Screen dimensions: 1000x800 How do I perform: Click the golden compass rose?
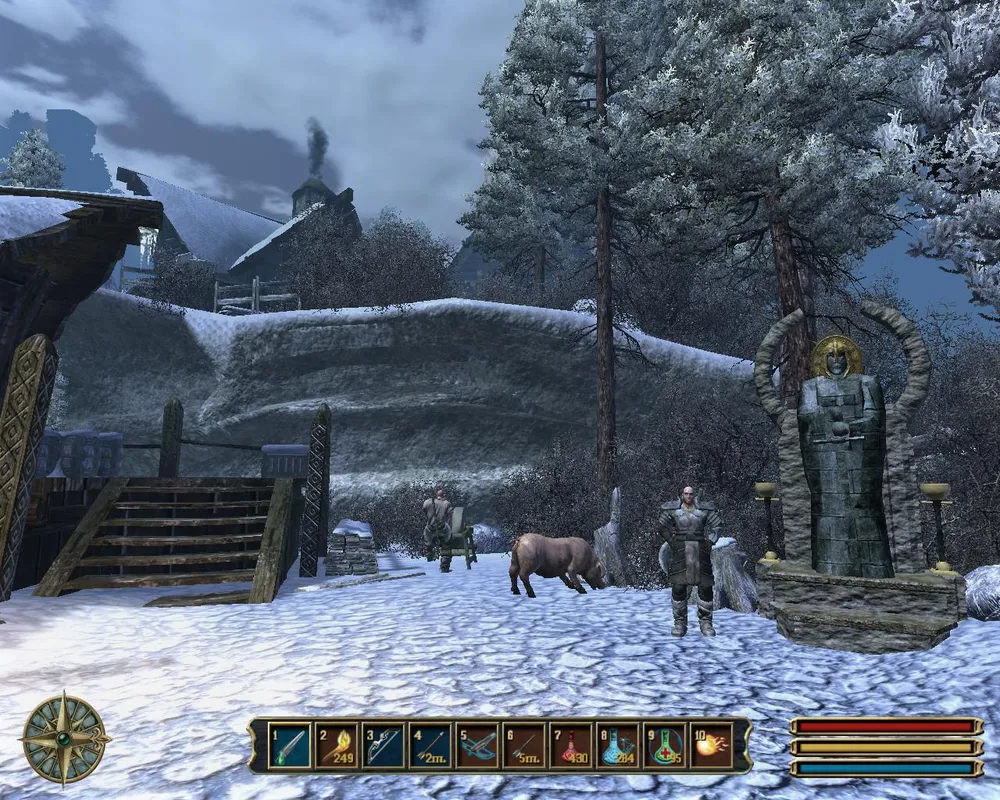click(66, 739)
